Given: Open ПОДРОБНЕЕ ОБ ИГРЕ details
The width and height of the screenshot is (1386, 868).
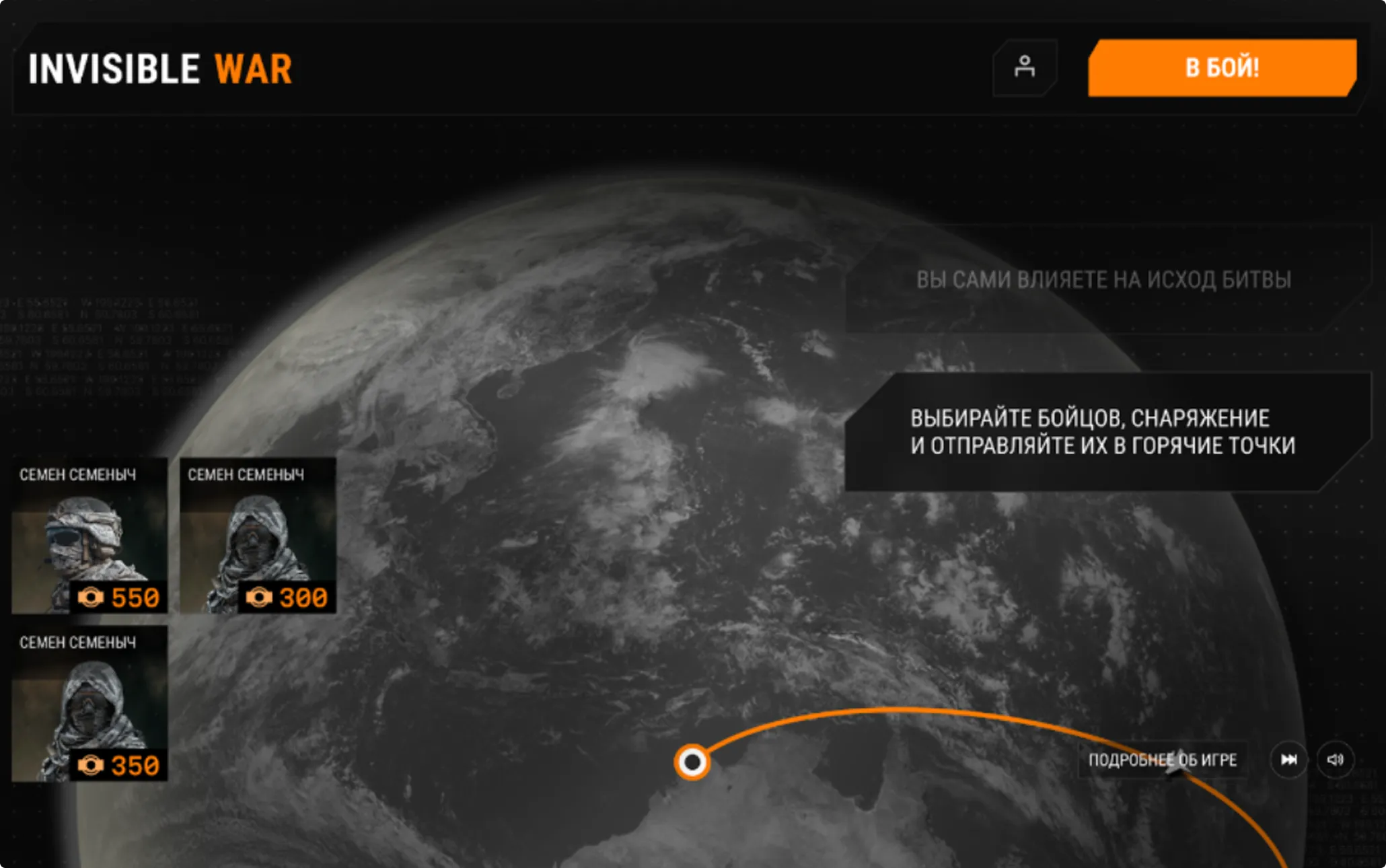Looking at the screenshot, I should coord(1163,760).
